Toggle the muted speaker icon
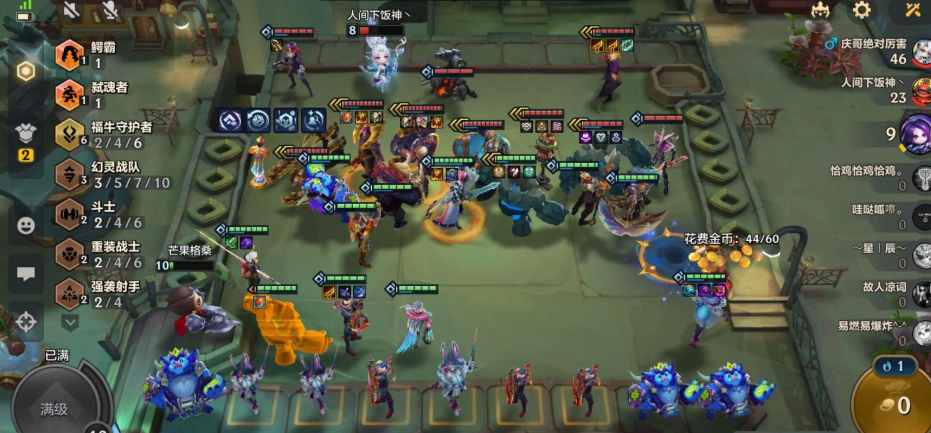Screen dimensions: 931x433 pyautogui.click(x=71, y=11)
